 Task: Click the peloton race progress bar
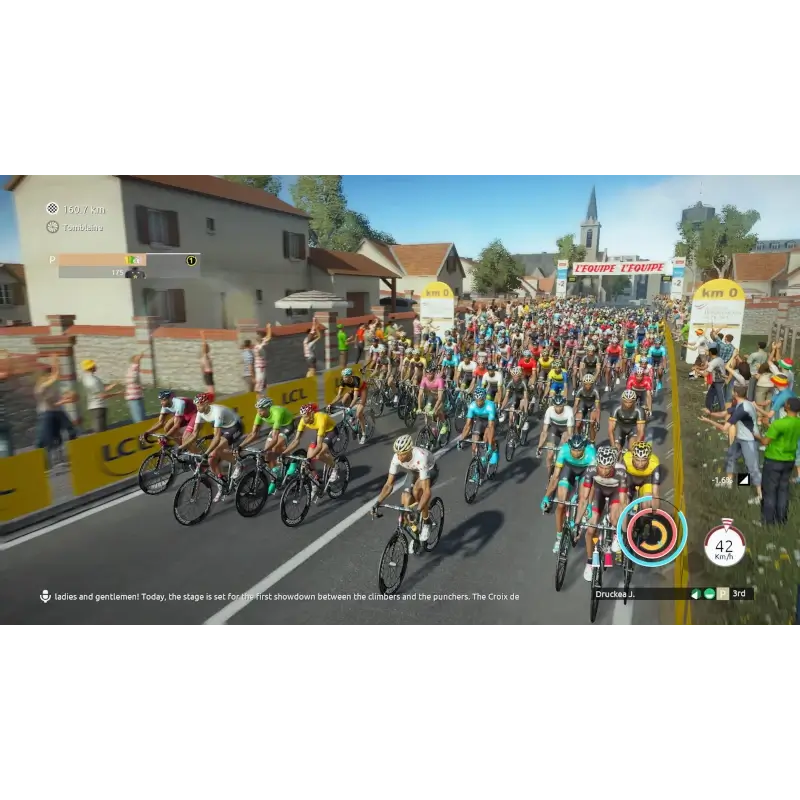120,260
